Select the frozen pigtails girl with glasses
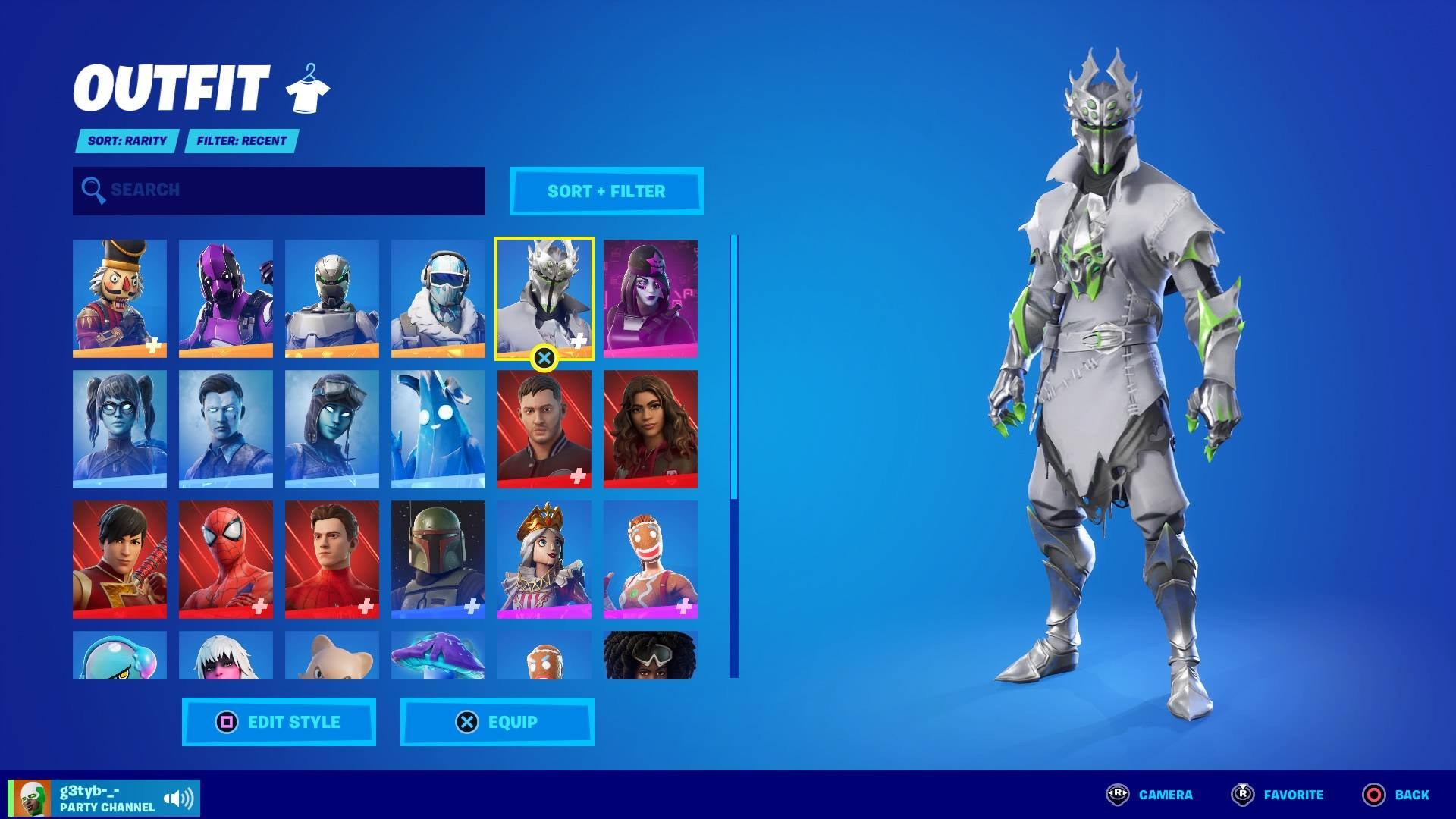 coord(120,428)
